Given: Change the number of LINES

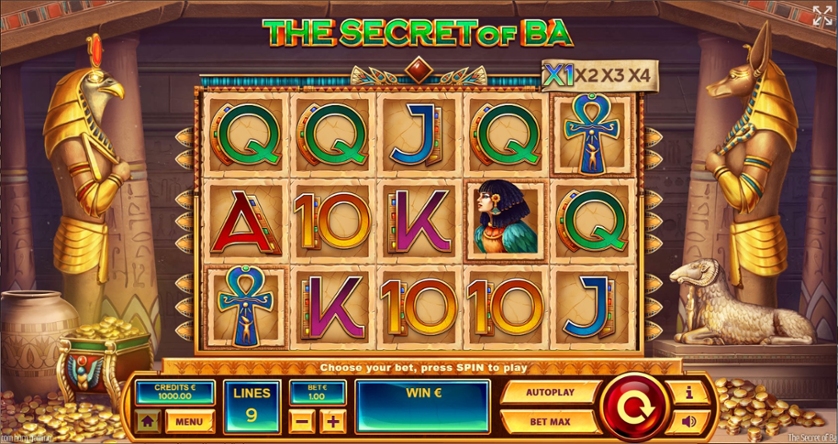Looking at the screenshot, I should coord(252,406).
